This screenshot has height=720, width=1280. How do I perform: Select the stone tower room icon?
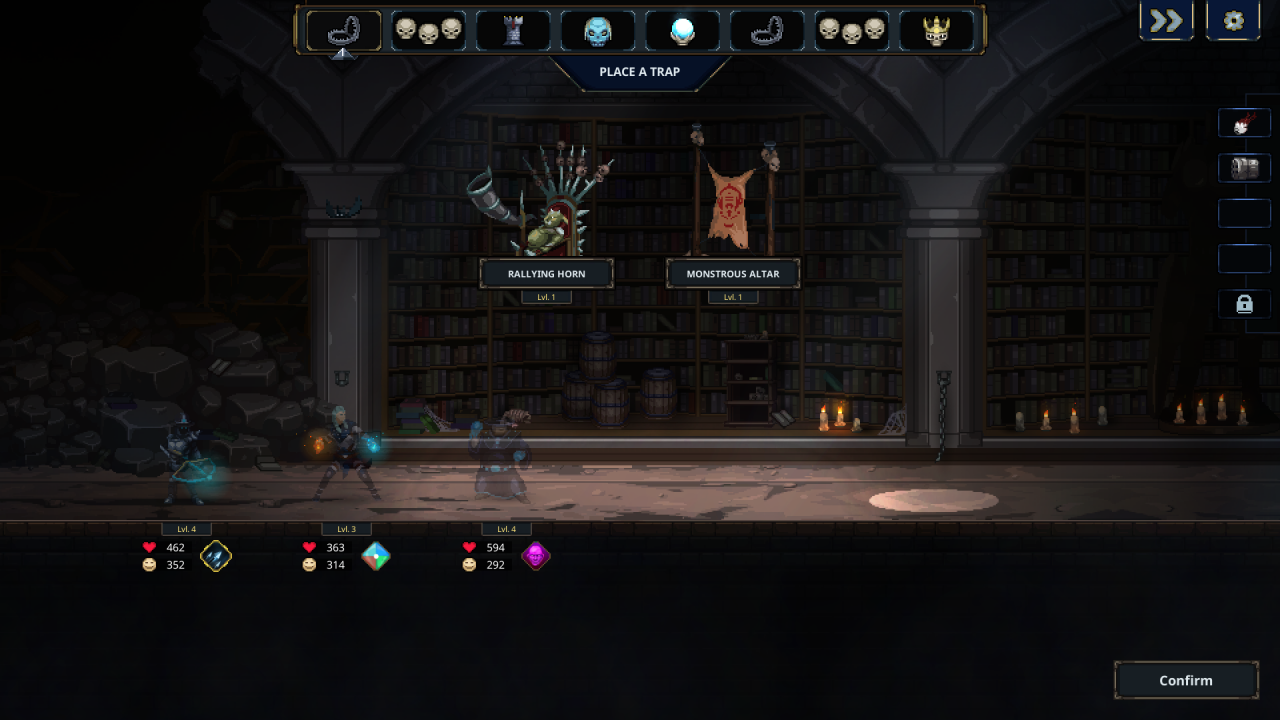(x=513, y=31)
